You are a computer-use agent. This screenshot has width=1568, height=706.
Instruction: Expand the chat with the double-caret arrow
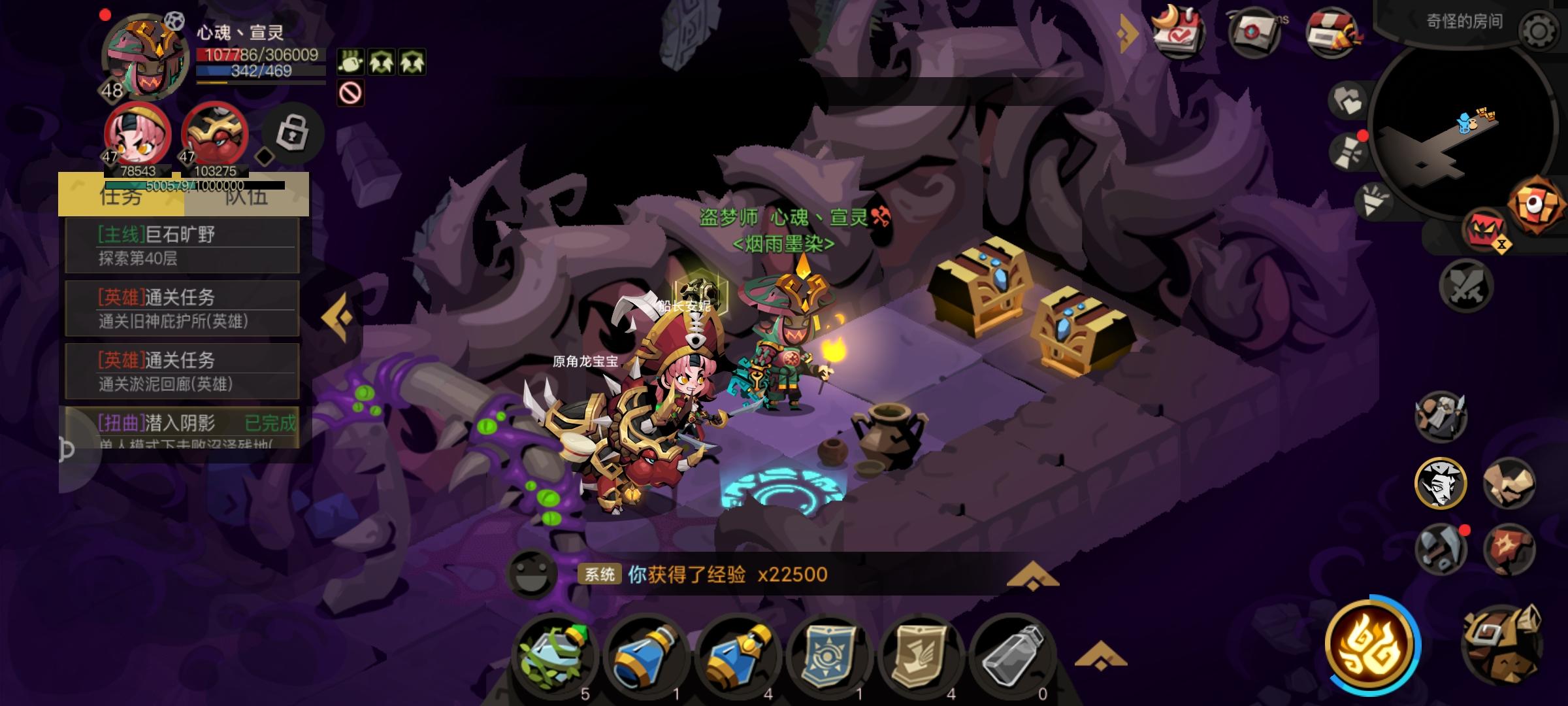point(1034,575)
